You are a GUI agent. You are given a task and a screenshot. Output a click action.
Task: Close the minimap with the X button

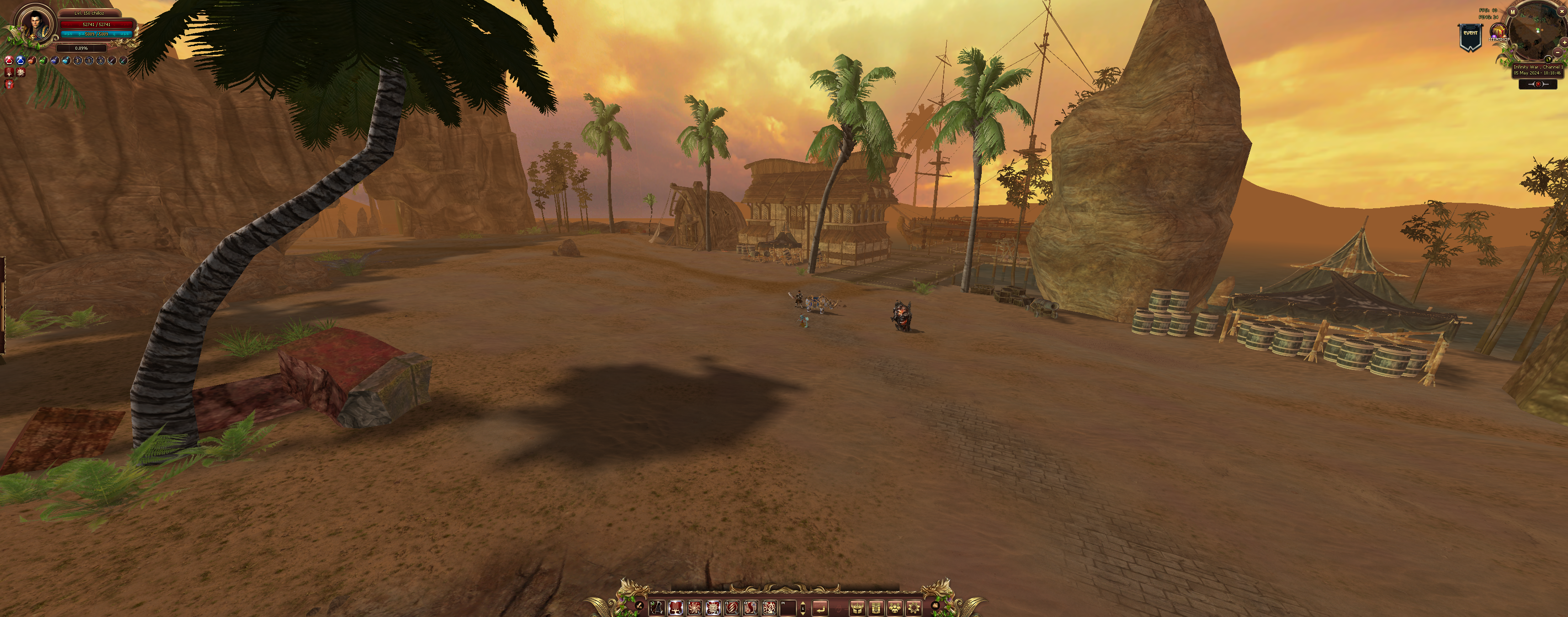(x=1562, y=11)
